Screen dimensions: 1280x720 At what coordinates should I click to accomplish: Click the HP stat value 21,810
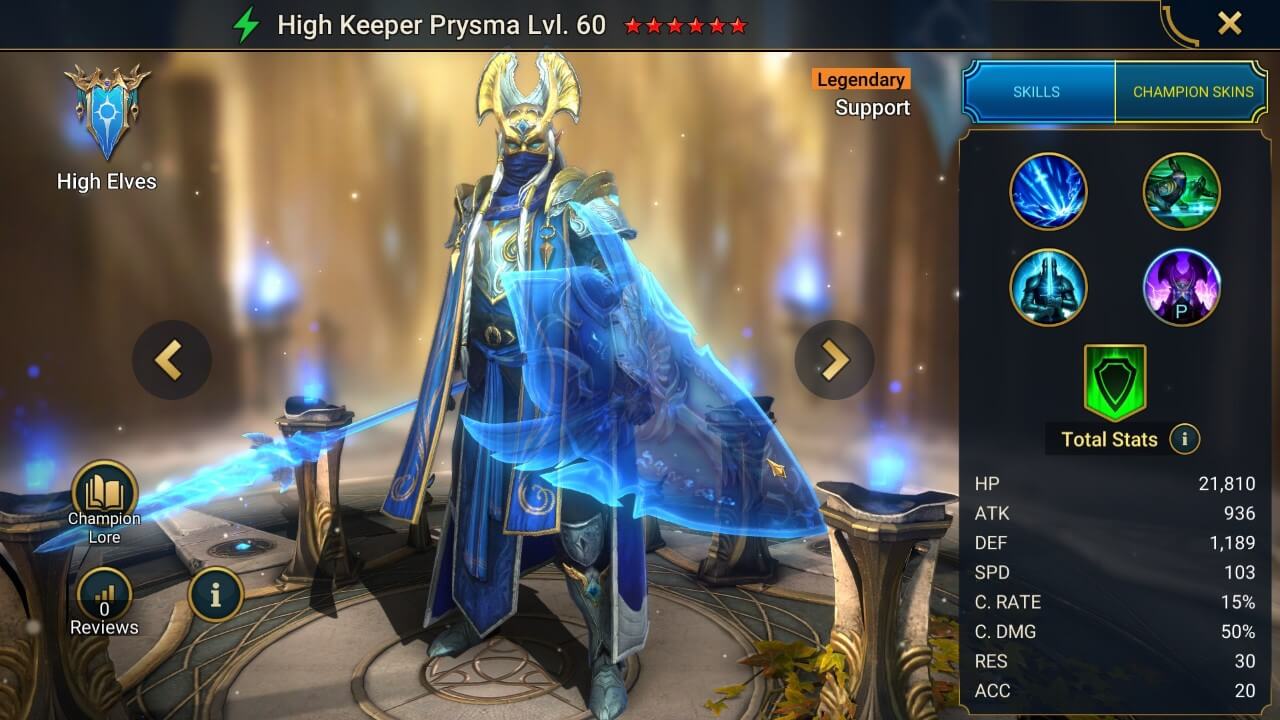click(1227, 483)
